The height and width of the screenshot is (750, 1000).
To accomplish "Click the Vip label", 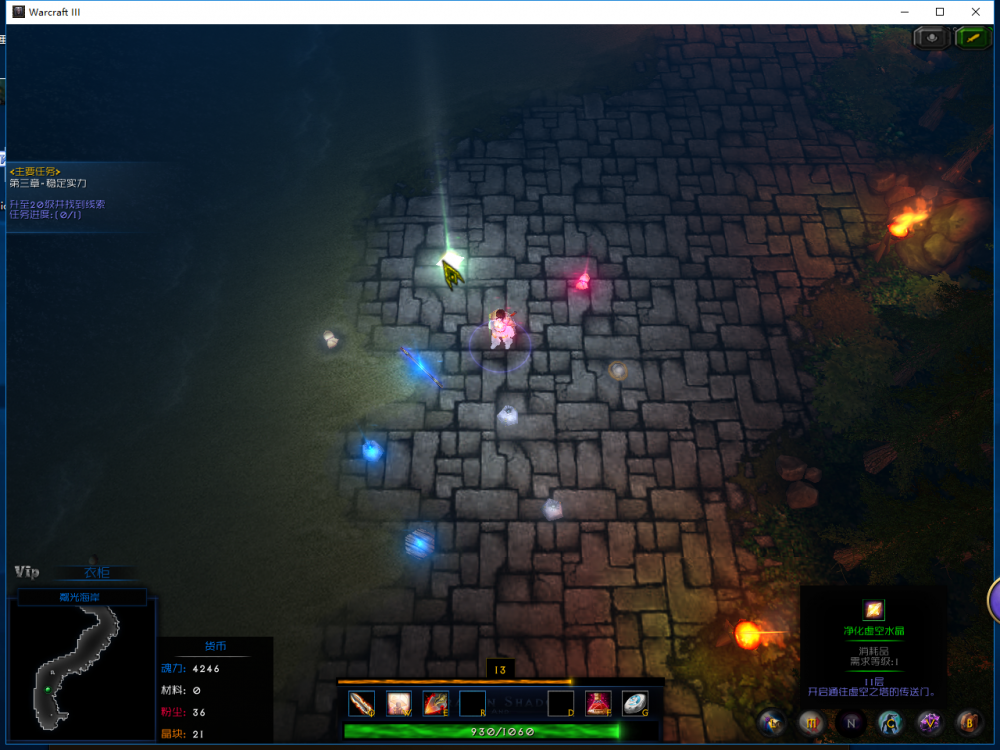I will (x=27, y=572).
